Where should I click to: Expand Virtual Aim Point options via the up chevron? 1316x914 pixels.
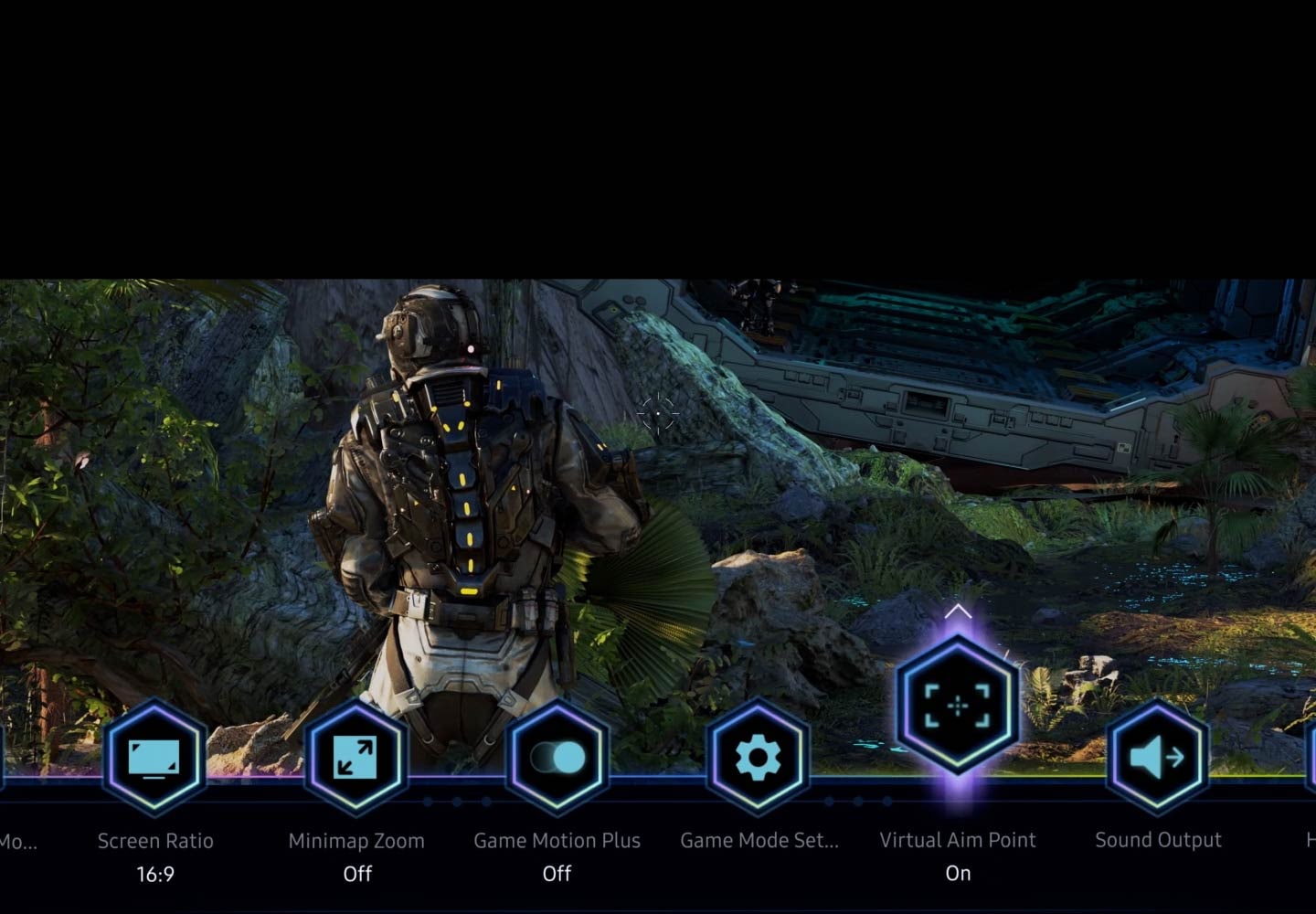pos(957,611)
